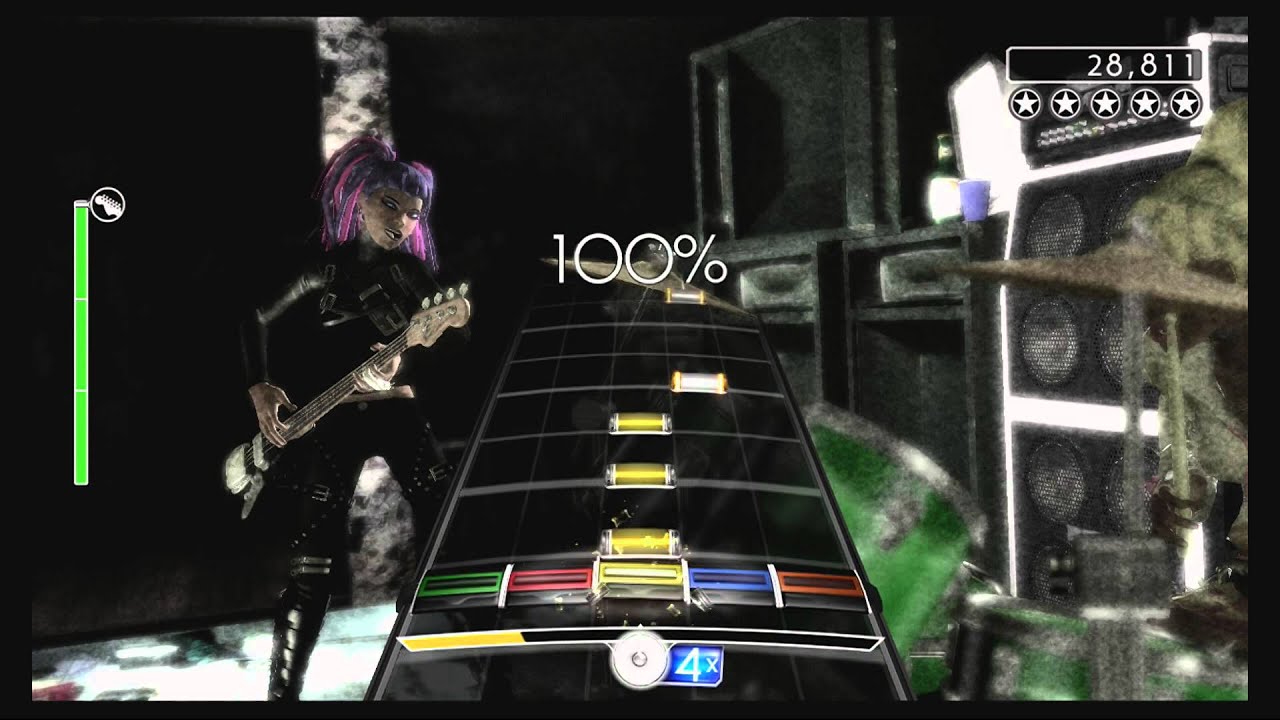Click the score frame around the points counter
This screenshot has width=1280, height=720.
coord(1104,64)
